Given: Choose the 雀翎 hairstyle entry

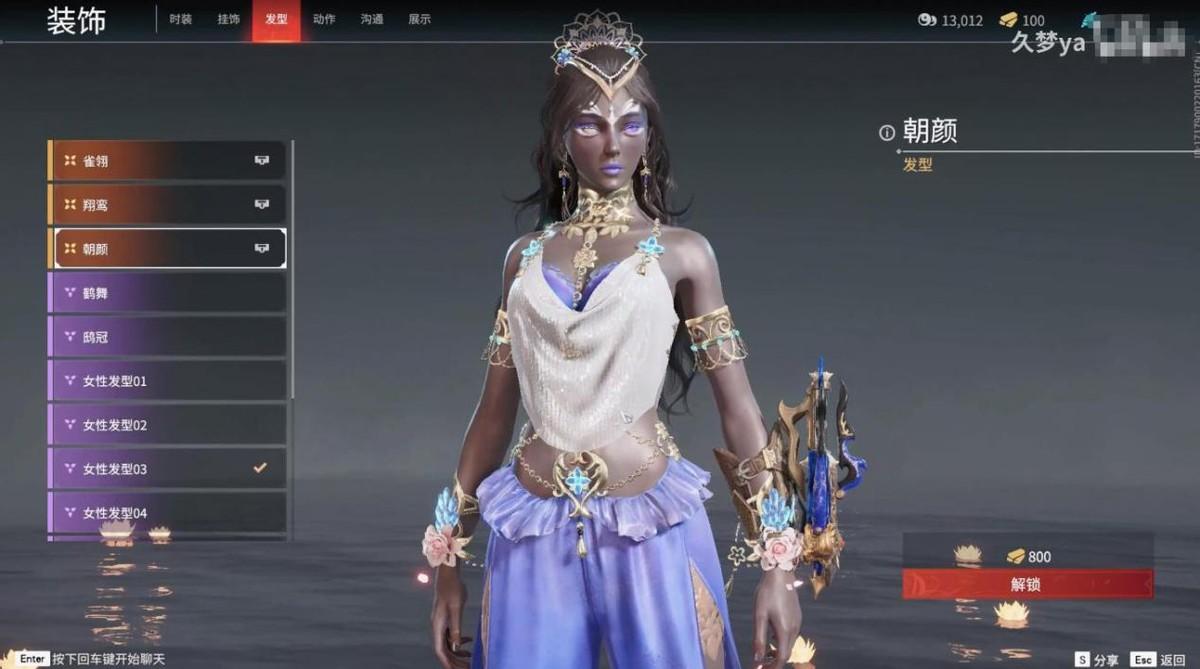Looking at the screenshot, I should coord(167,160).
